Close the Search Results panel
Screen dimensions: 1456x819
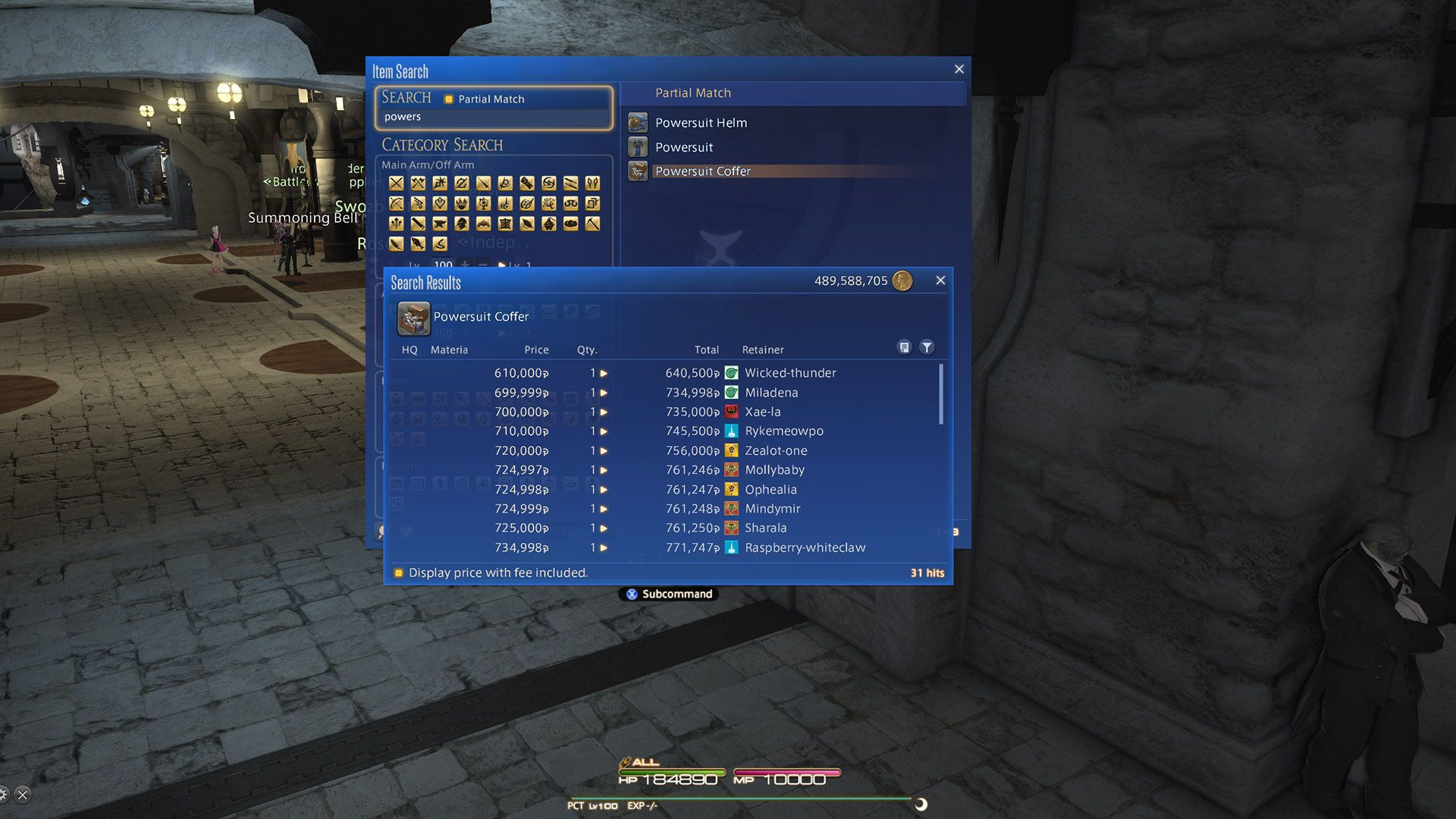tap(940, 281)
